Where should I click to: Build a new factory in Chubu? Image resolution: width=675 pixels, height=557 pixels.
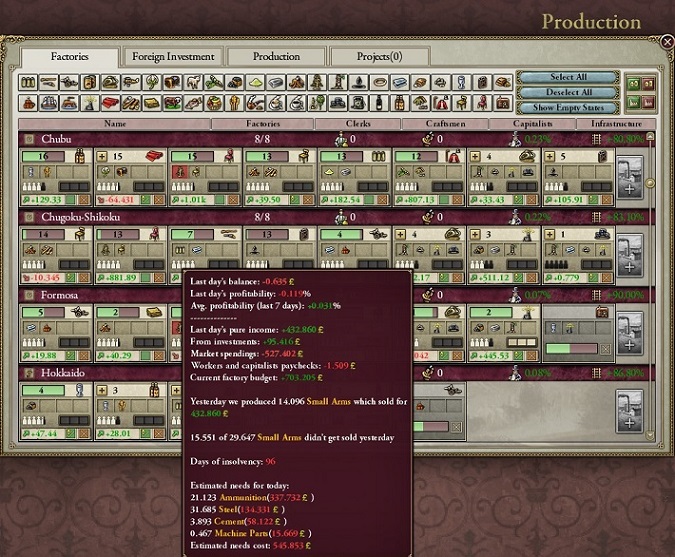(x=630, y=179)
